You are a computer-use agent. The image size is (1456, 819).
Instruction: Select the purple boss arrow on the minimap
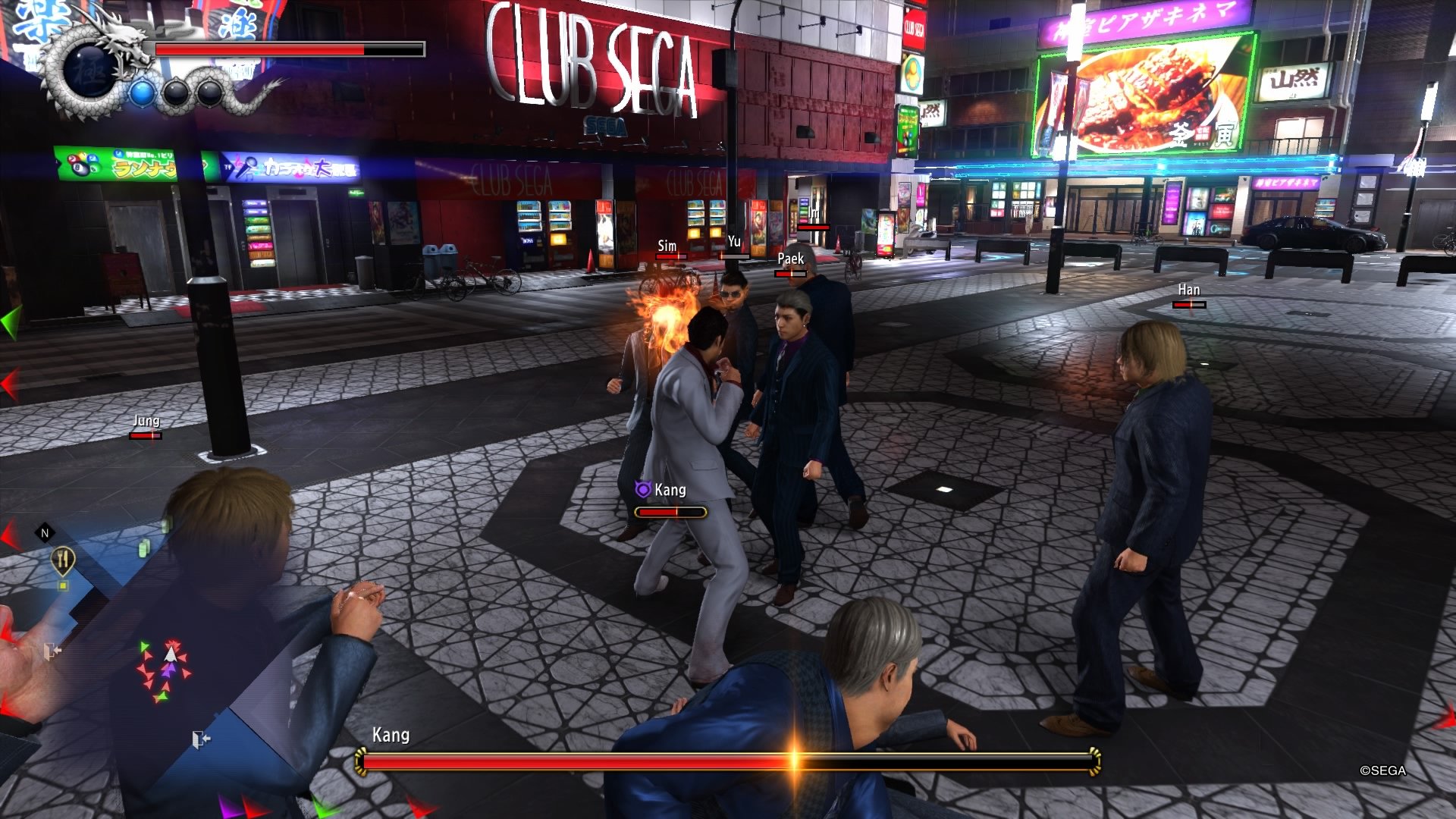(x=168, y=673)
